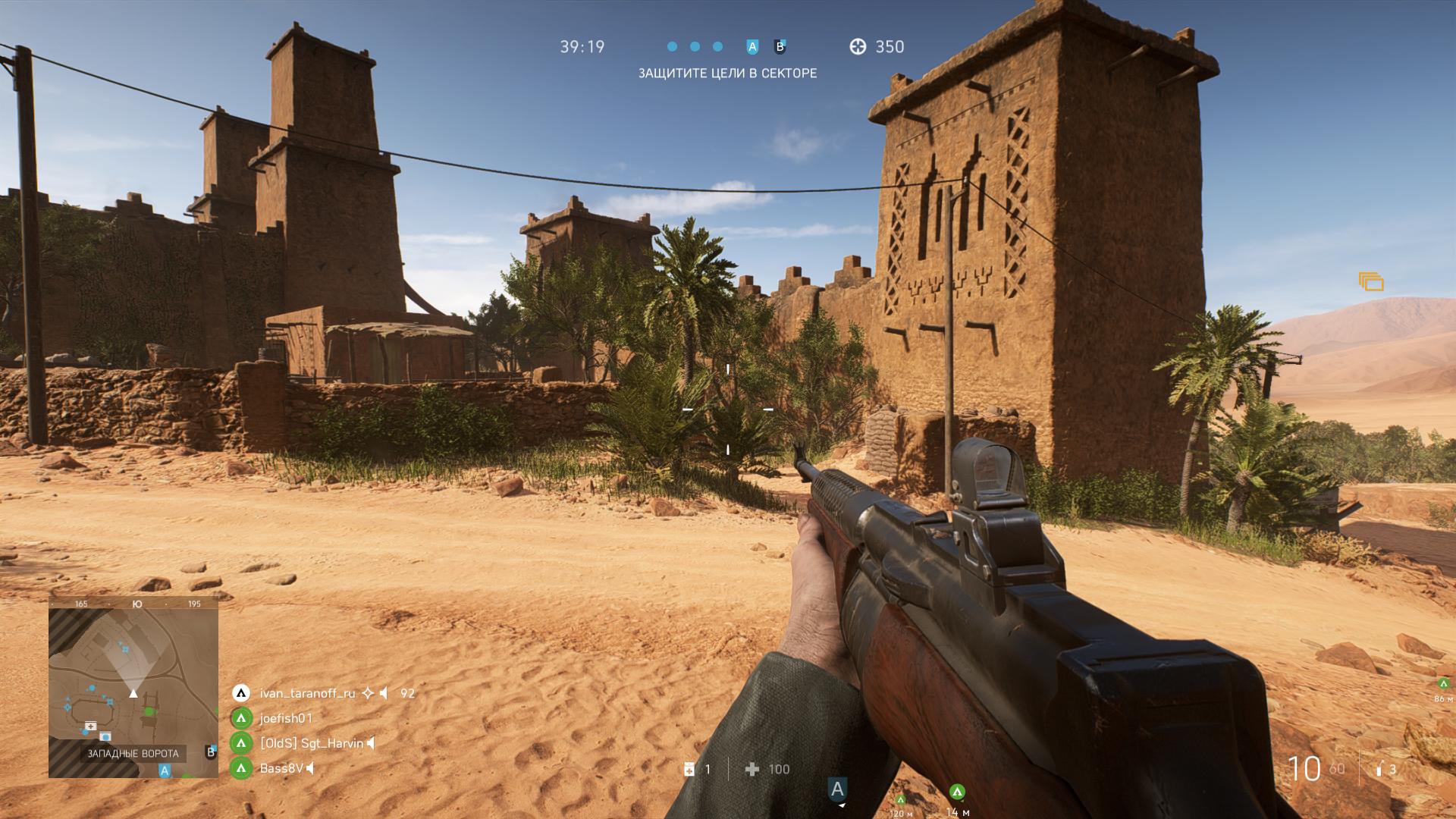Click the squadmate marker showing 14 m
1456x819 pixels.
pyautogui.click(x=957, y=792)
